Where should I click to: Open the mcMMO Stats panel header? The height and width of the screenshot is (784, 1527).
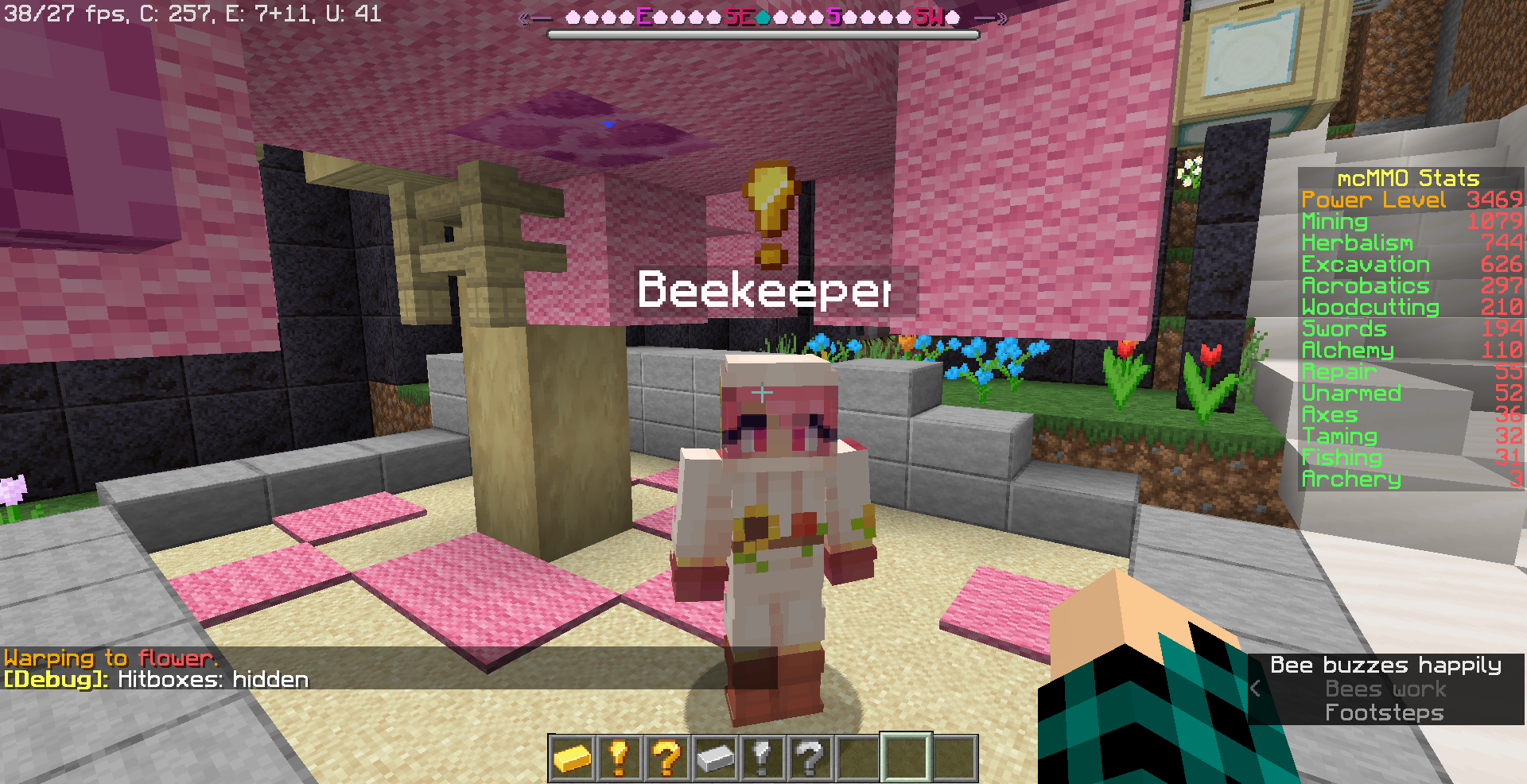(1408, 178)
